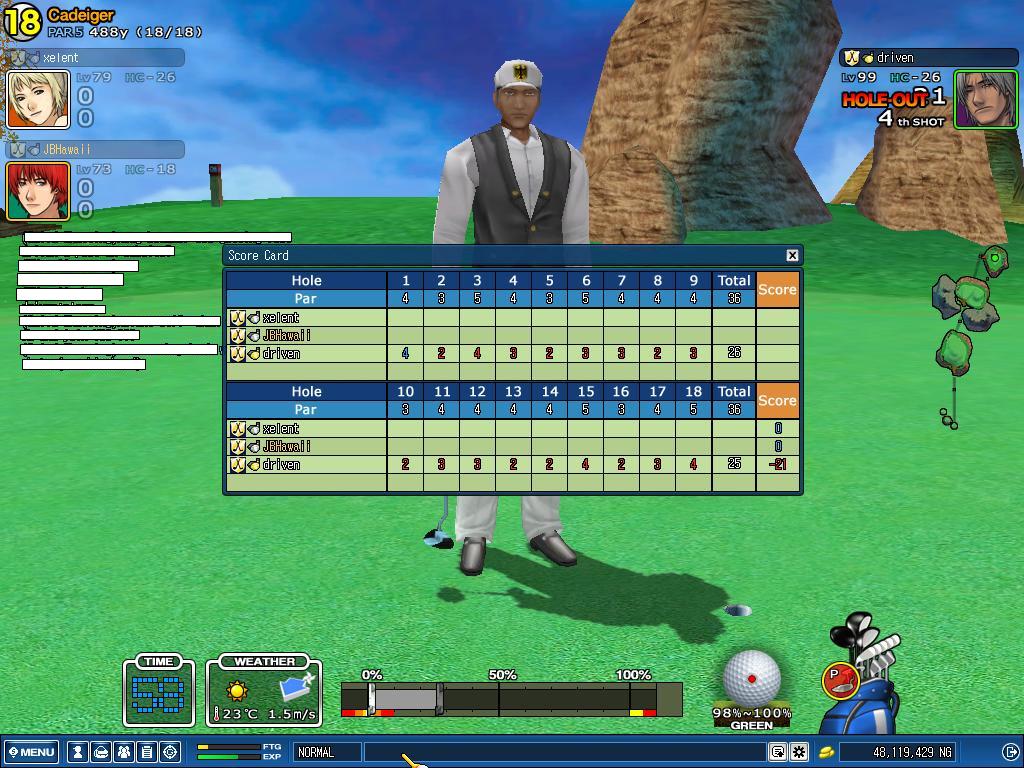Select the putter club icon

841,680
